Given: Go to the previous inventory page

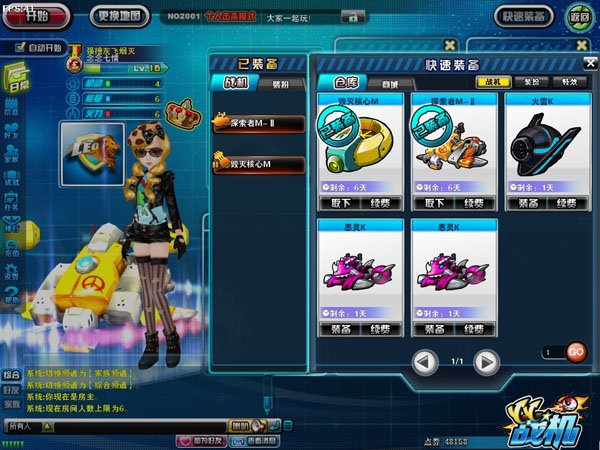Looking at the screenshot, I should click(425, 360).
